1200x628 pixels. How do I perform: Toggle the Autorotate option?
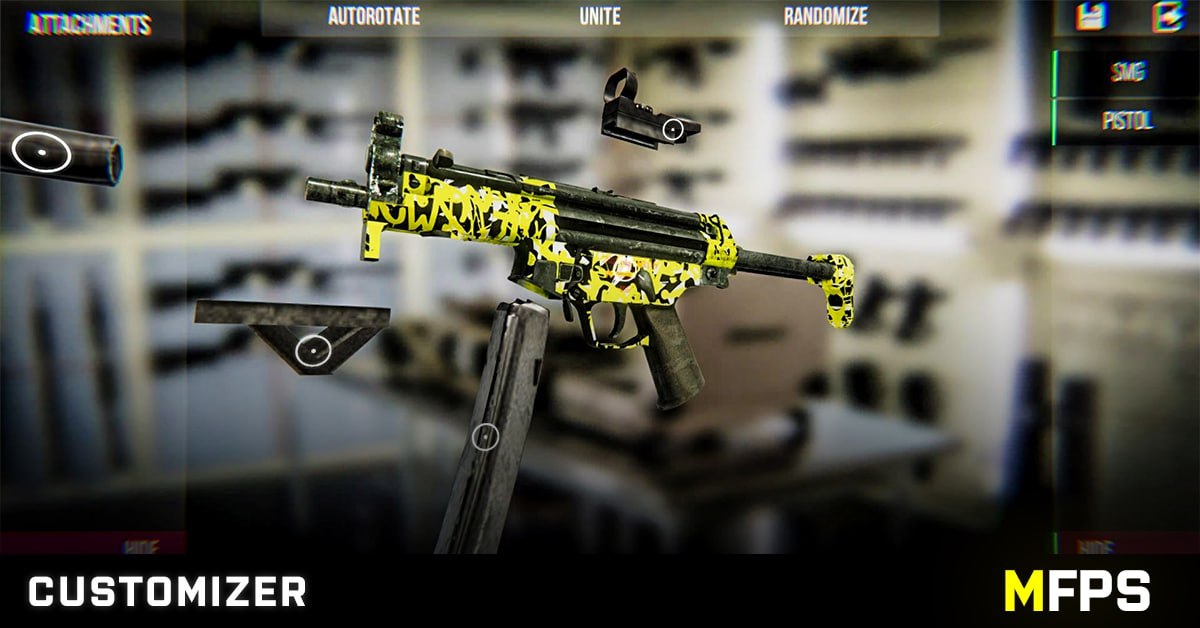[374, 17]
